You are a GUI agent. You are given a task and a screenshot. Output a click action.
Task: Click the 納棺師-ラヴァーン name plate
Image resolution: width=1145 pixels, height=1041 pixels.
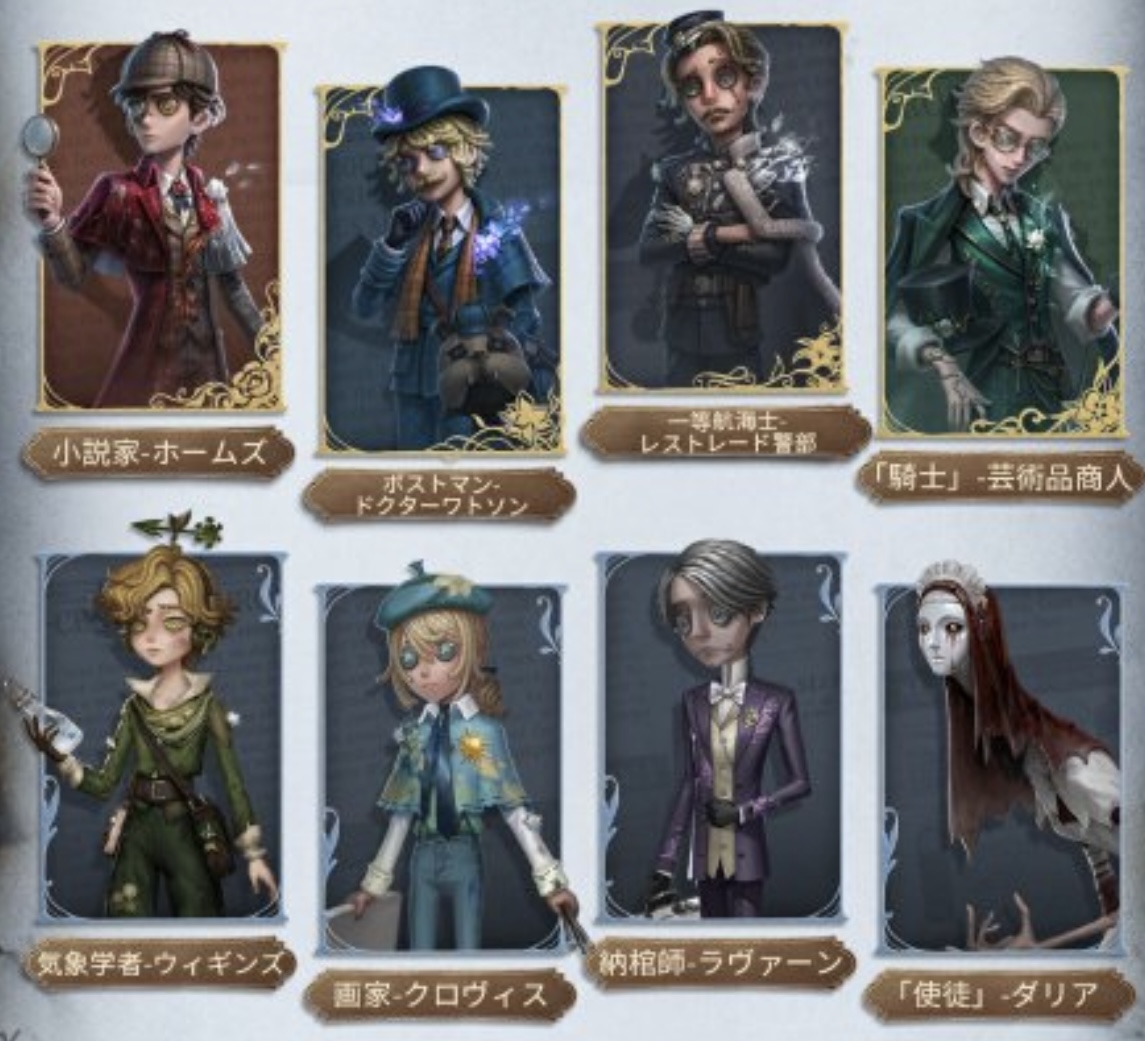[720, 964]
